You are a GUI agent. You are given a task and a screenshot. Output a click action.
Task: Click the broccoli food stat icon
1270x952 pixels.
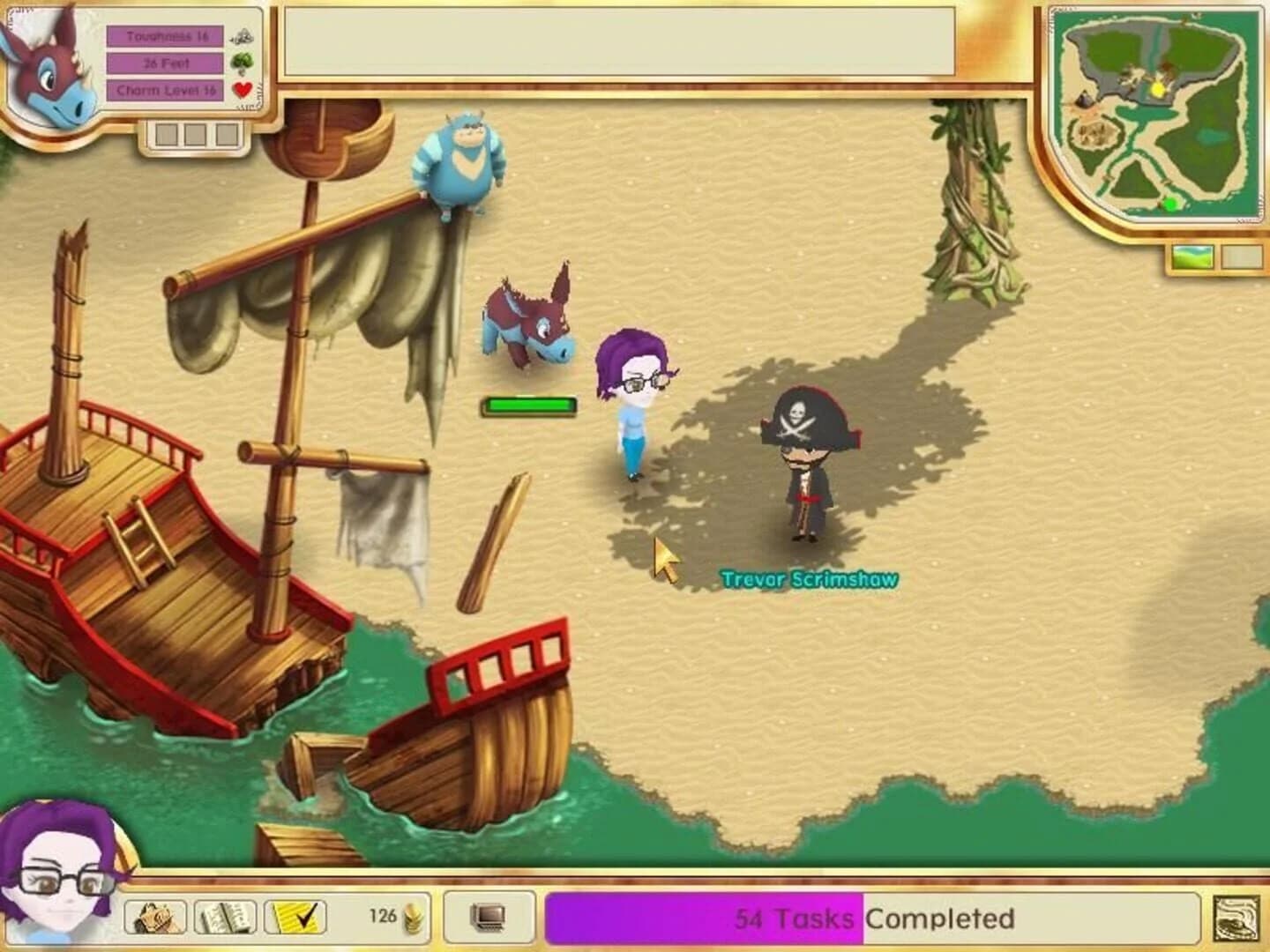coord(244,61)
